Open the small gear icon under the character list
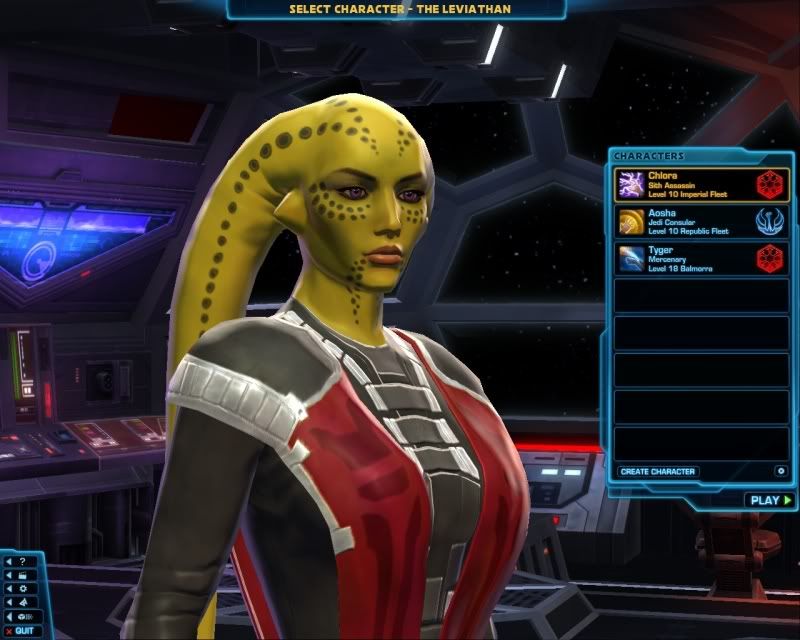This screenshot has width=800, height=640. [780, 471]
